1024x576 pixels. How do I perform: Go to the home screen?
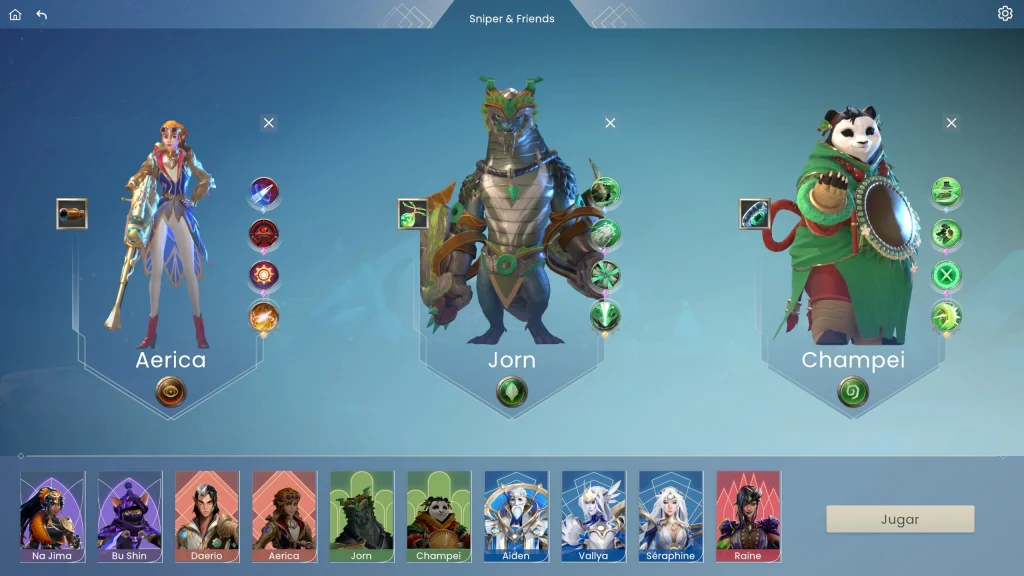pyautogui.click(x=15, y=15)
